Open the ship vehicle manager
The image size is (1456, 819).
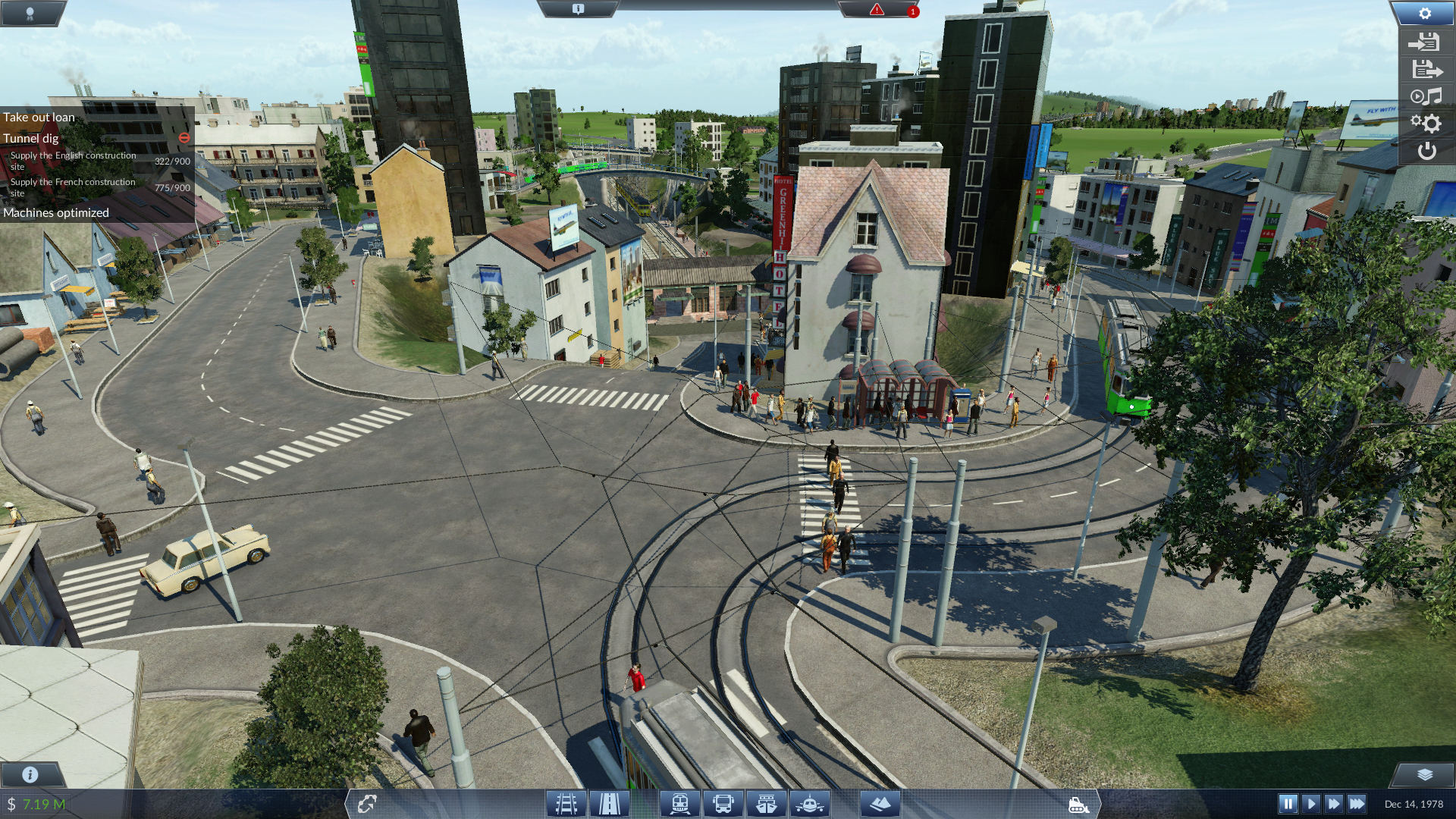766,804
